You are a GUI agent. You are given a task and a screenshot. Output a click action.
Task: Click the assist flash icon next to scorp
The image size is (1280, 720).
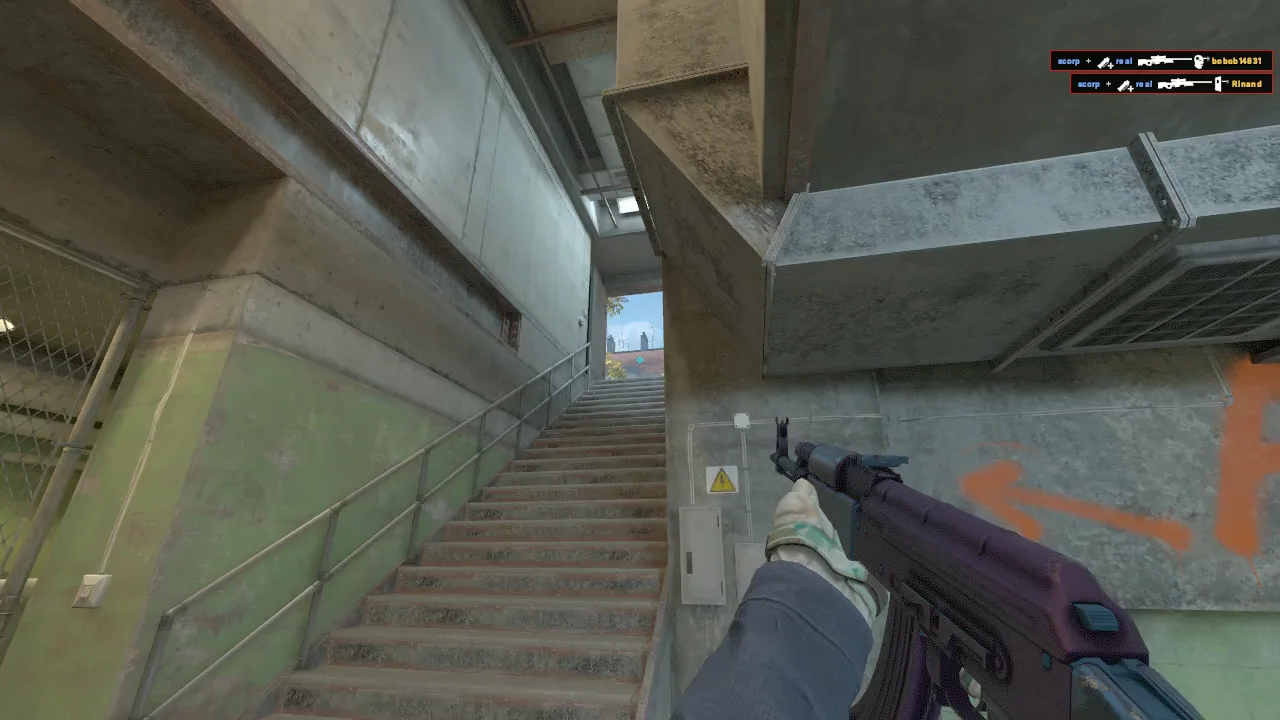click(x=1104, y=62)
